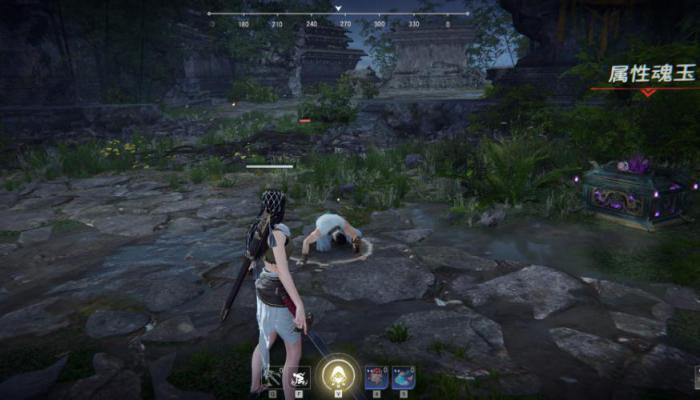
Task: Activate the white grappling skill icon
Action: point(271,377)
